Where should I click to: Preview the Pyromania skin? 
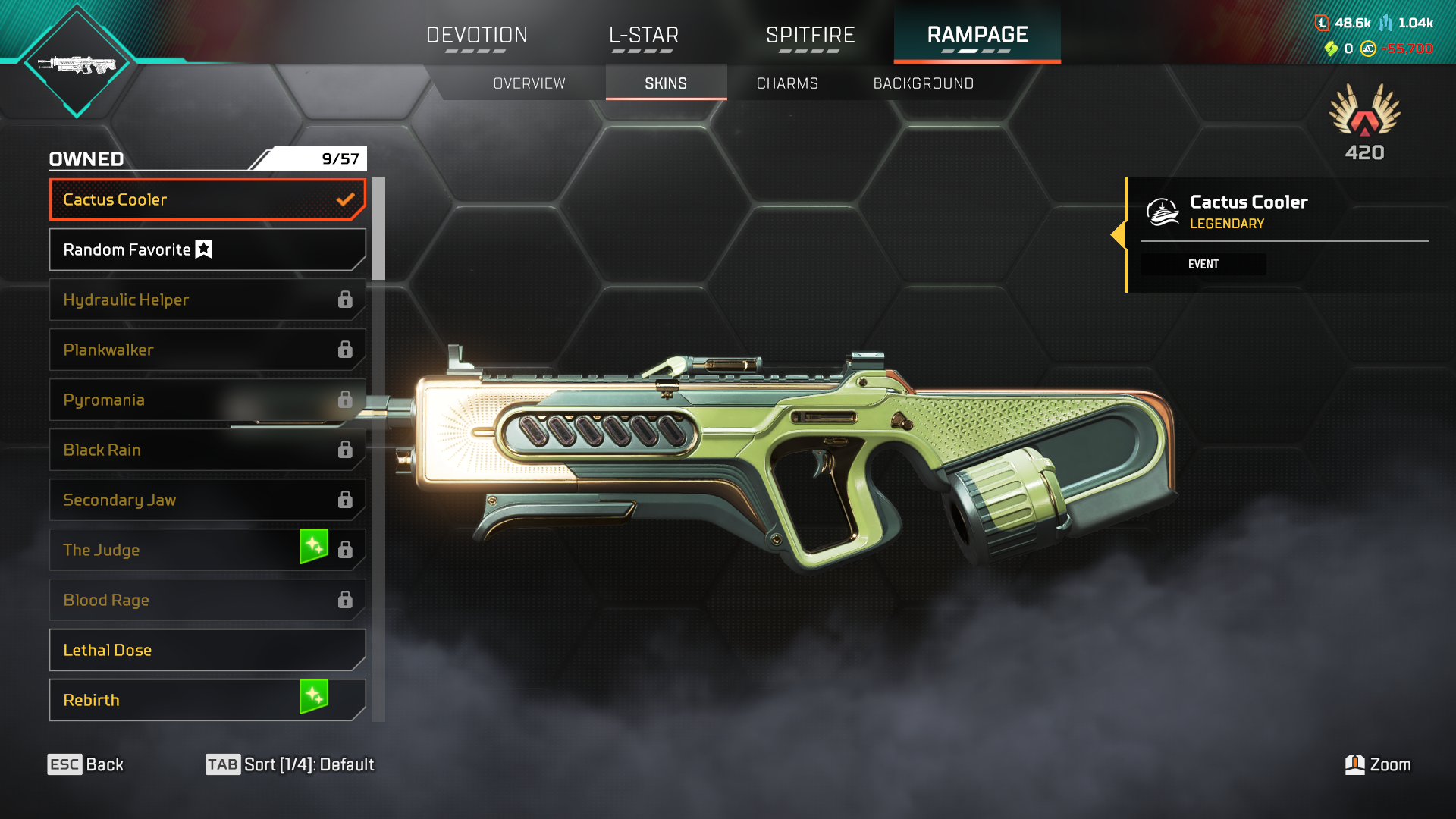point(207,400)
